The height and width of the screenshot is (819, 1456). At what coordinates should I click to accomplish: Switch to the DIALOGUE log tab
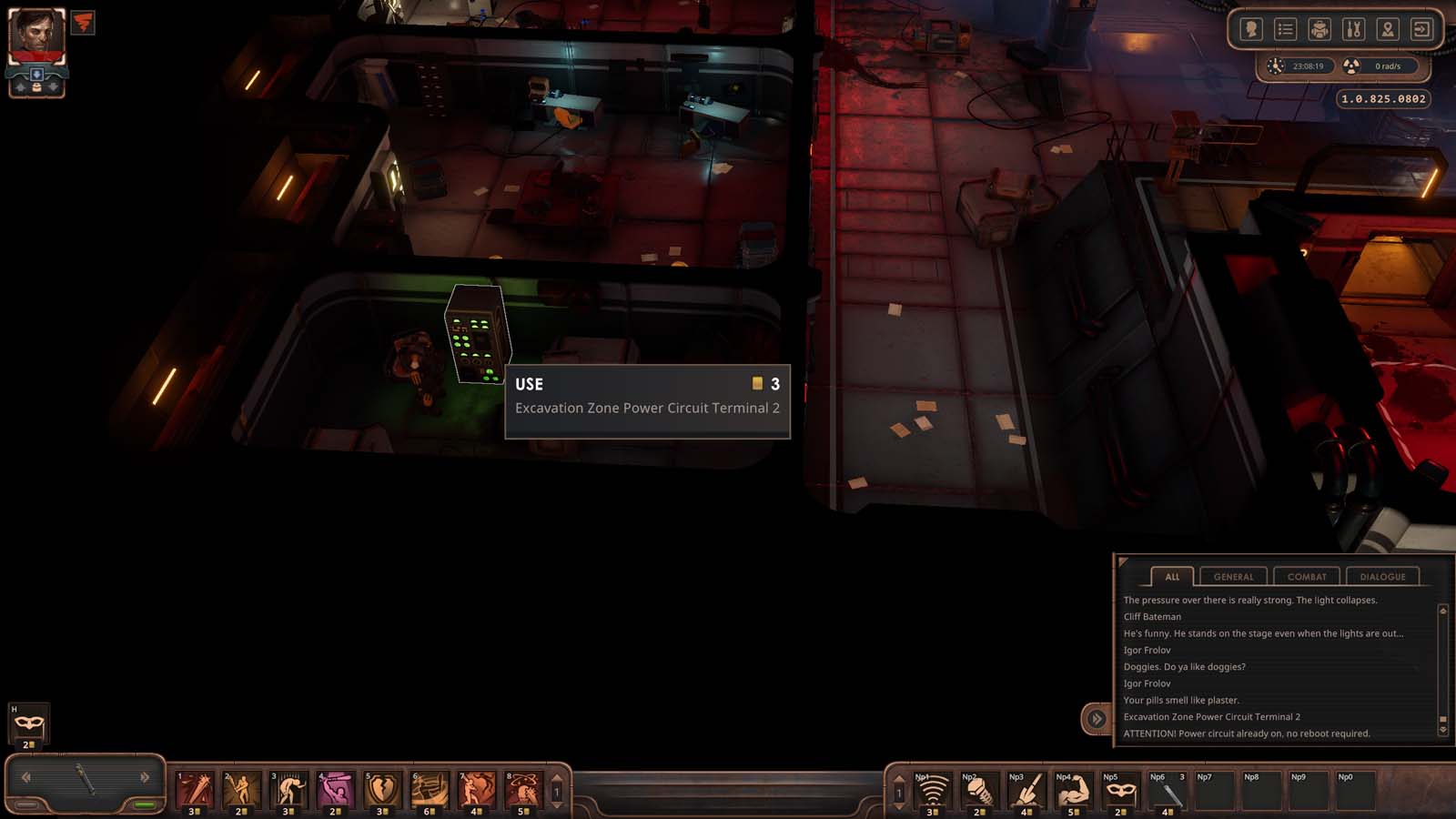[1383, 576]
